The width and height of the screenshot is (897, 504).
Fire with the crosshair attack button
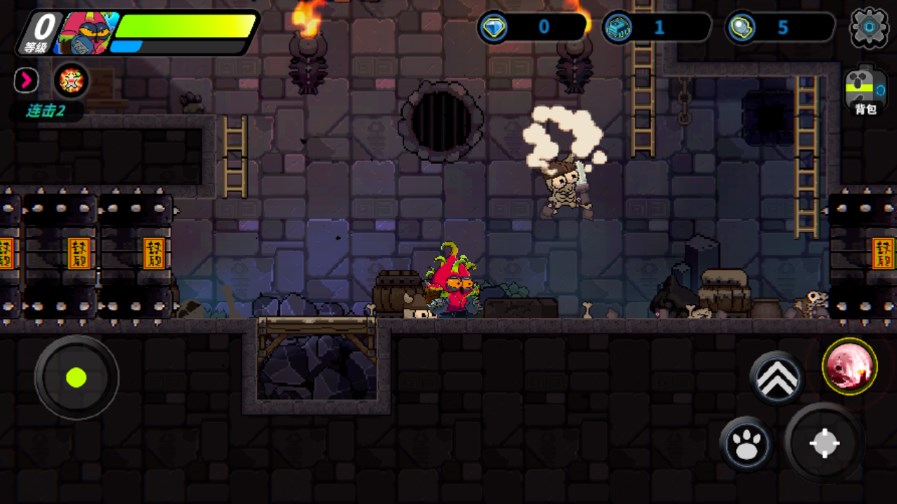(824, 443)
